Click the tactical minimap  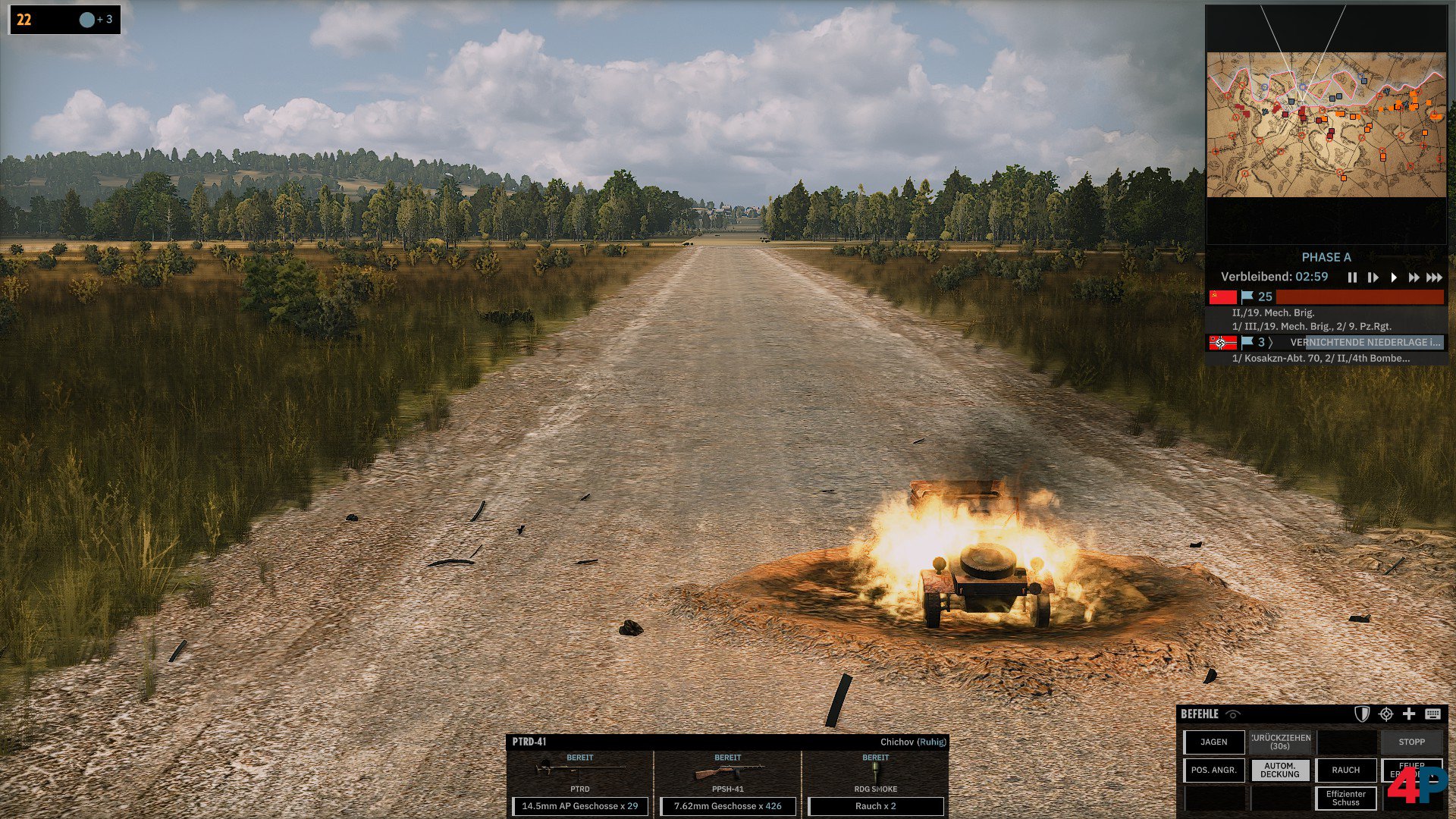[1326, 125]
